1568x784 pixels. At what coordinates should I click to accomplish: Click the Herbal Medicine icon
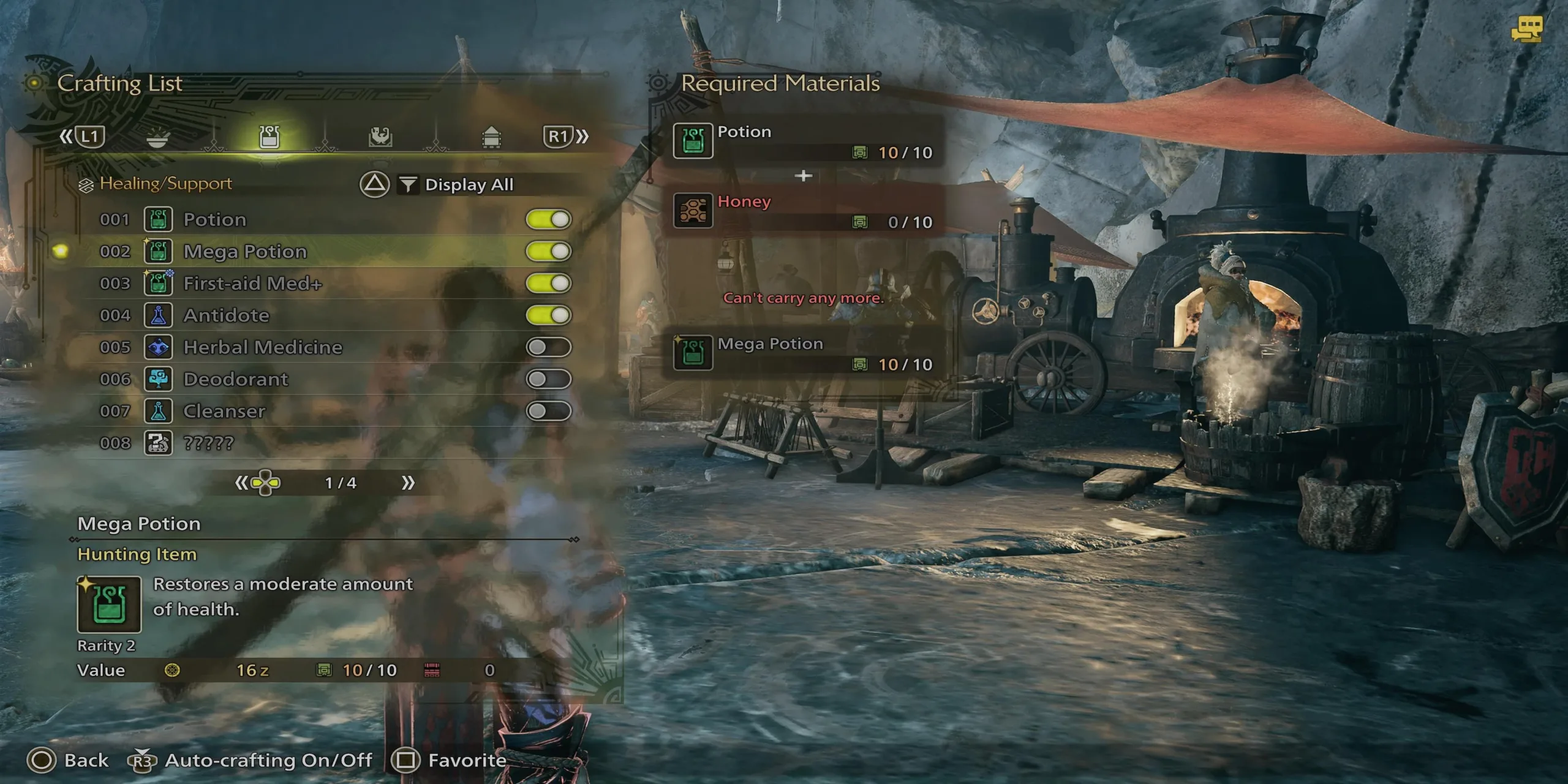click(159, 347)
